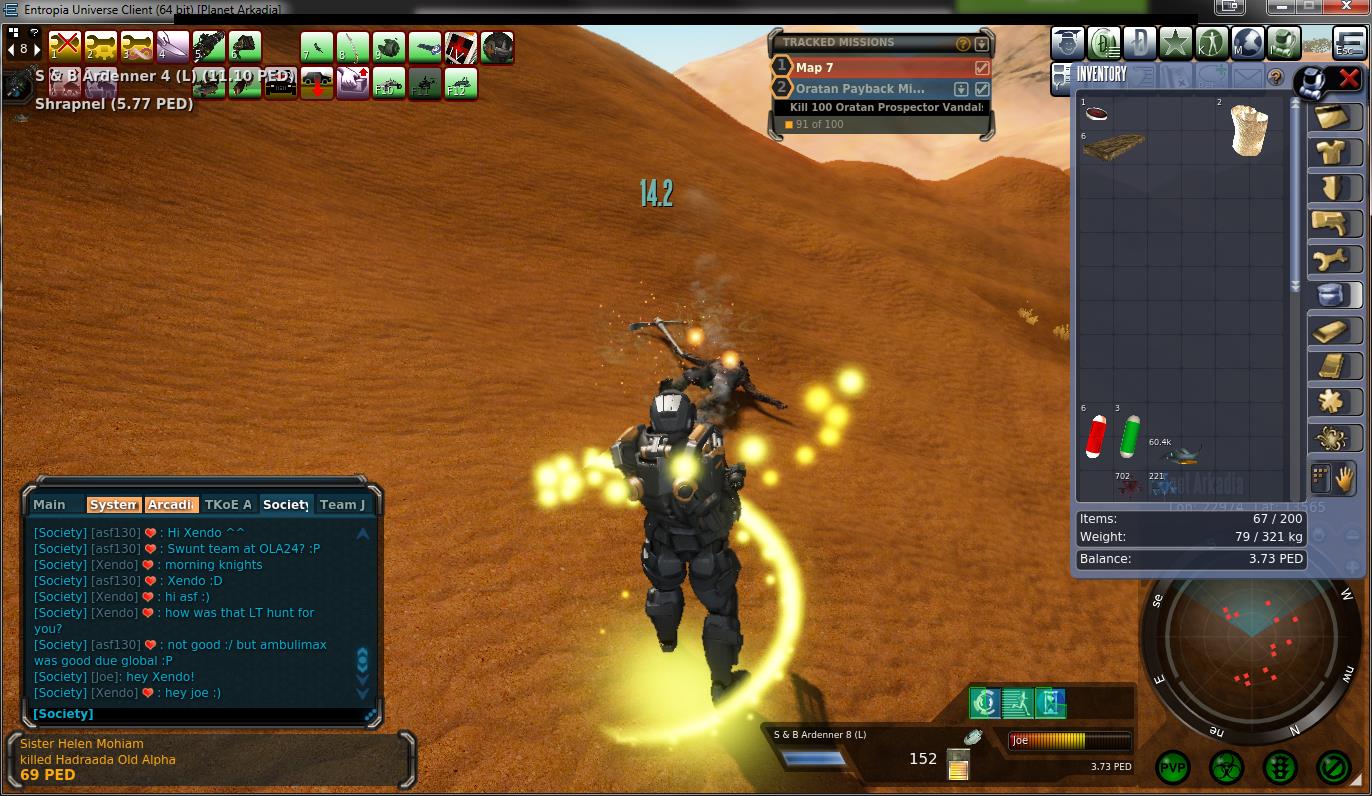Image resolution: width=1372 pixels, height=796 pixels.
Task: Select the pale bone item in inventory
Action: (x=1248, y=130)
